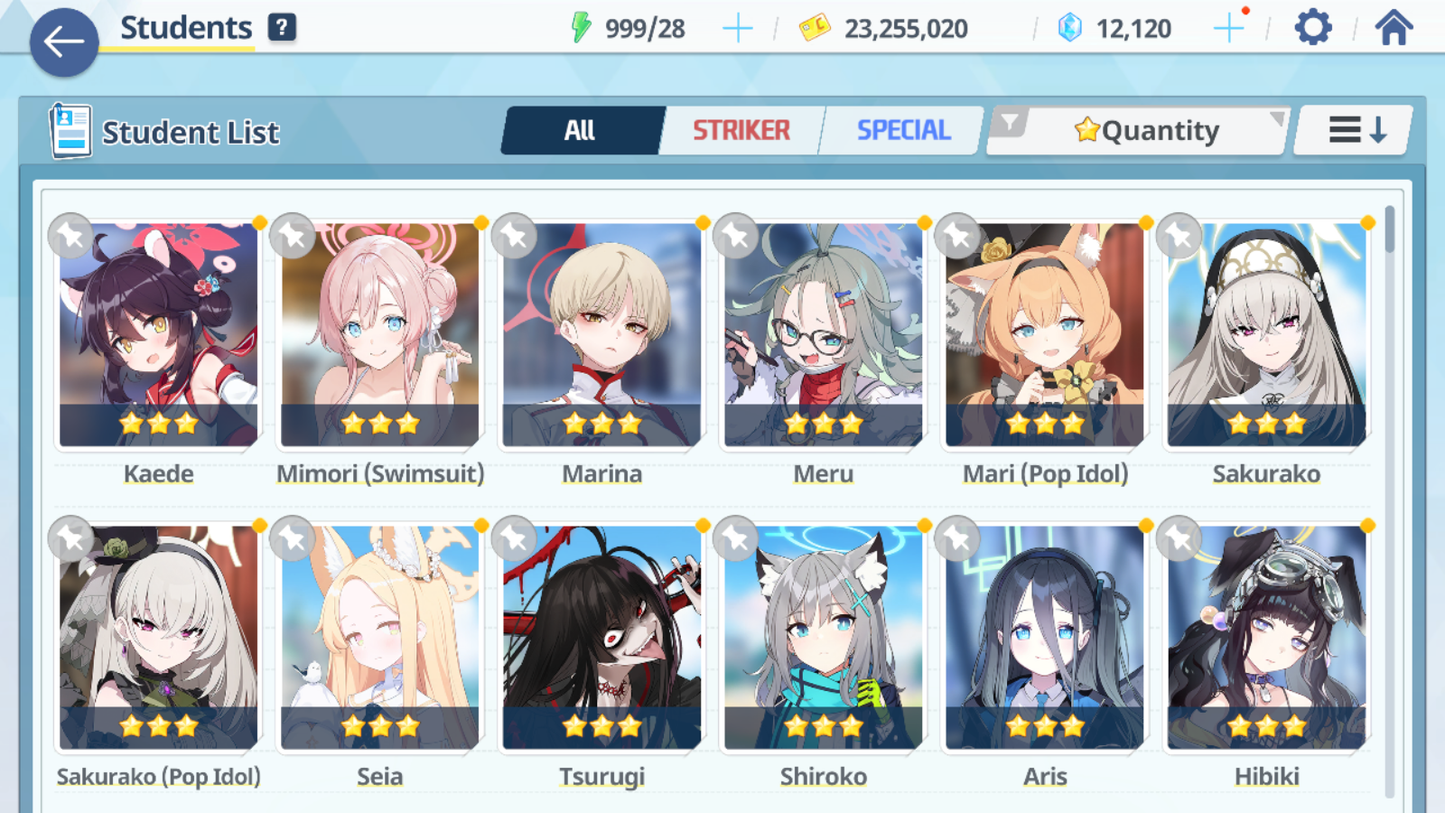Open the gear settings menu
1445x813 pixels.
(x=1313, y=28)
